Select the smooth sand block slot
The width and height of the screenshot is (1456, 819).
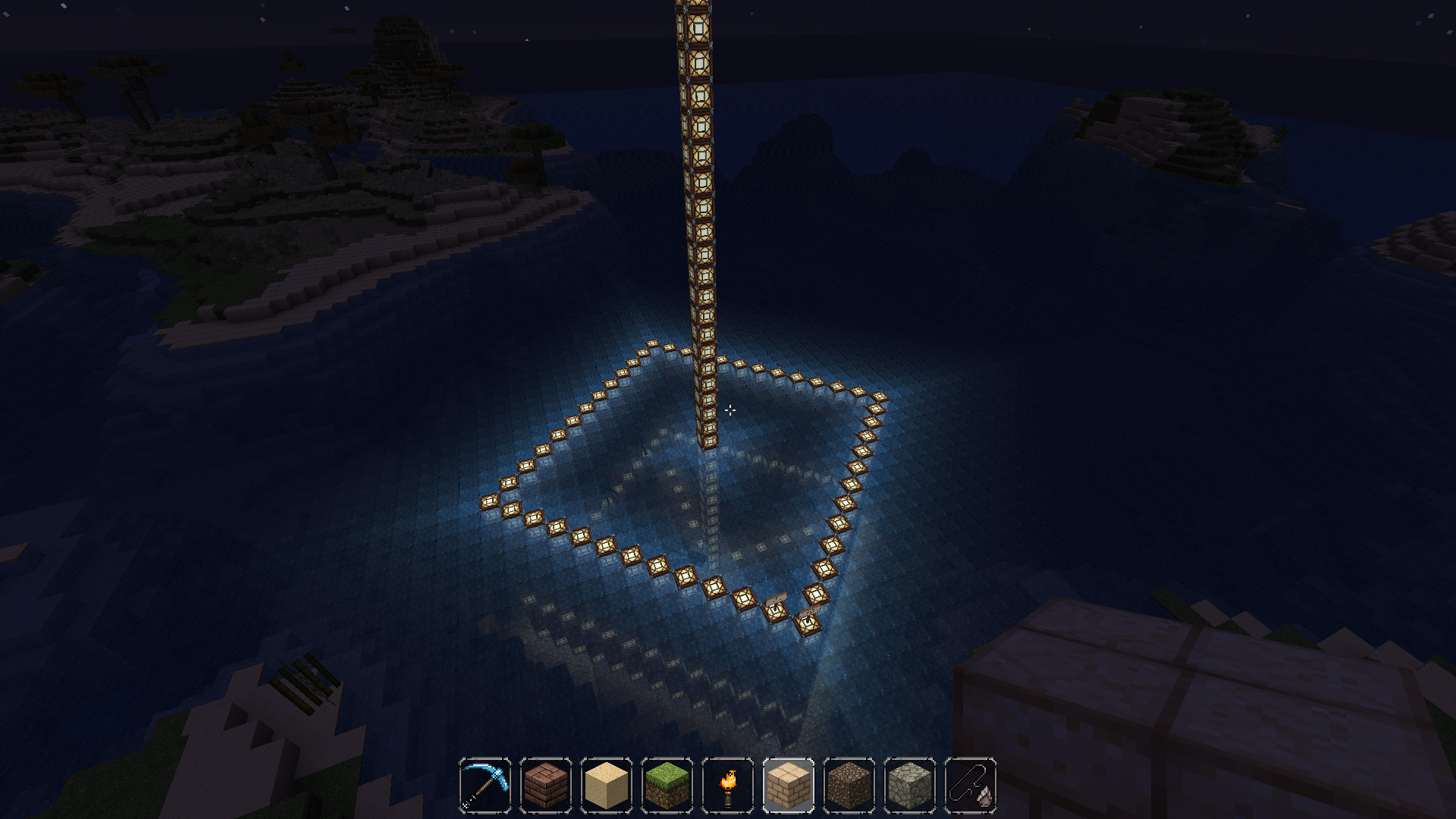click(607, 785)
